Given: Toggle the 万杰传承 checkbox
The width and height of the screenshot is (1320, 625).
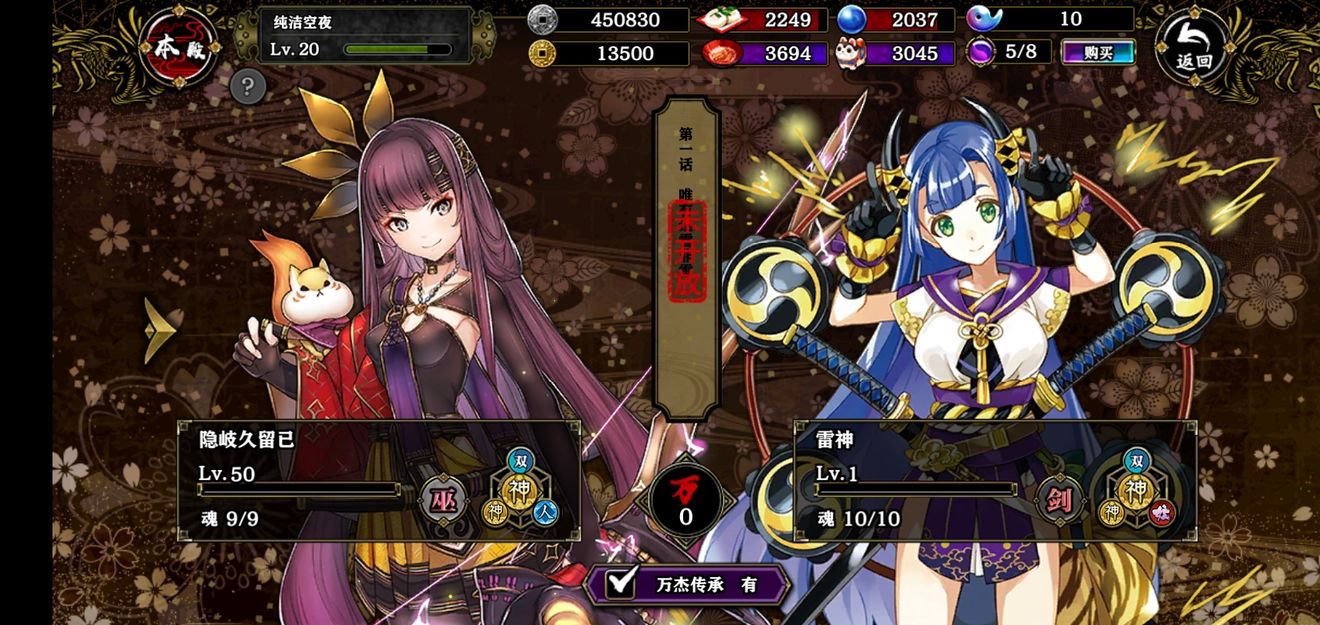Looking at the screenshot, I should [x=622, y=583].
